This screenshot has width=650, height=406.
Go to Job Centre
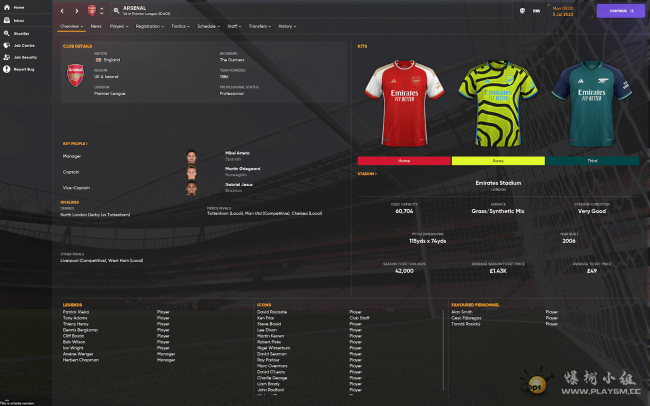pos(23,45)
